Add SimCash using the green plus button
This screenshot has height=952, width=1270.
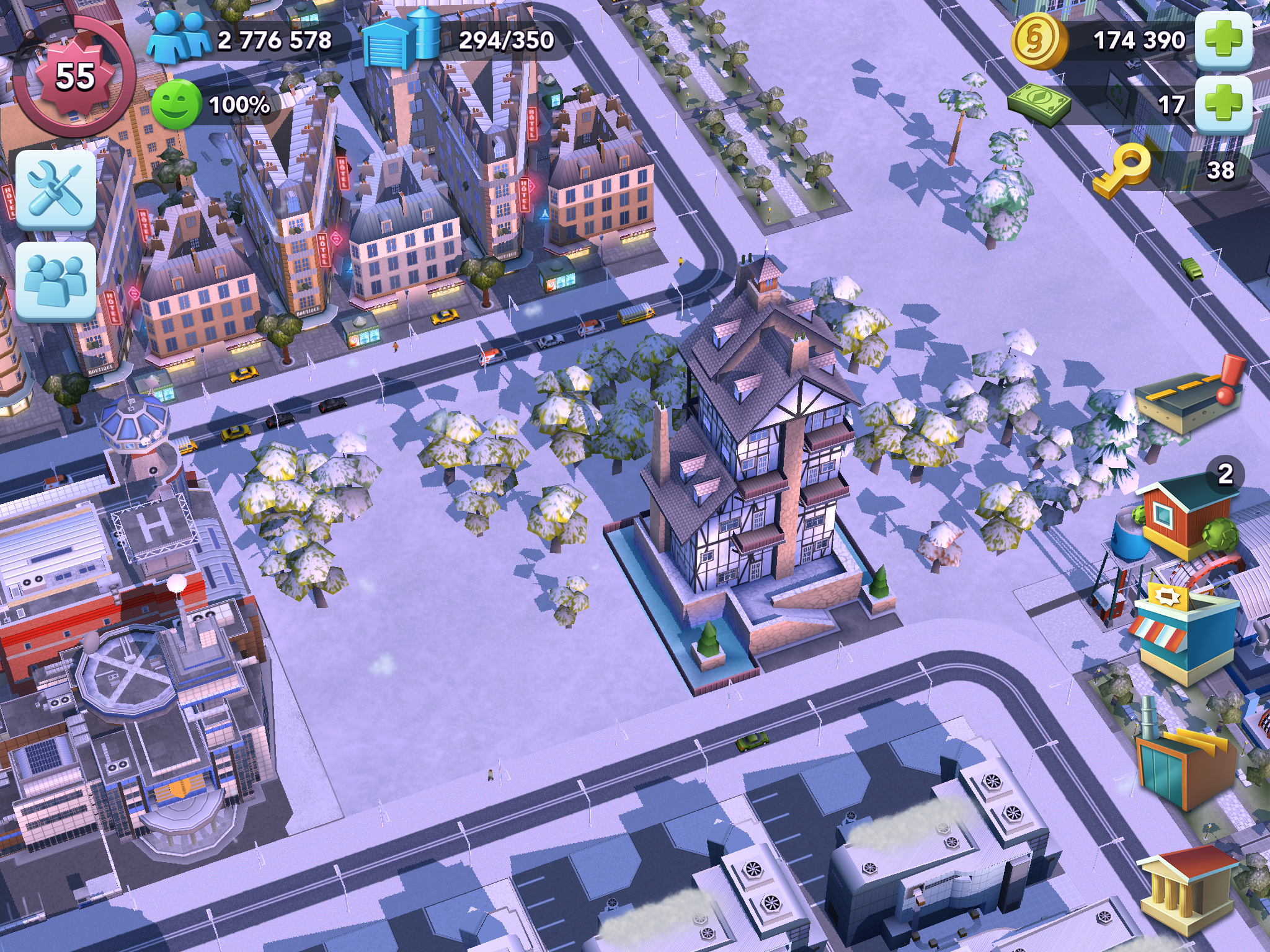(x=1223, y=104)
